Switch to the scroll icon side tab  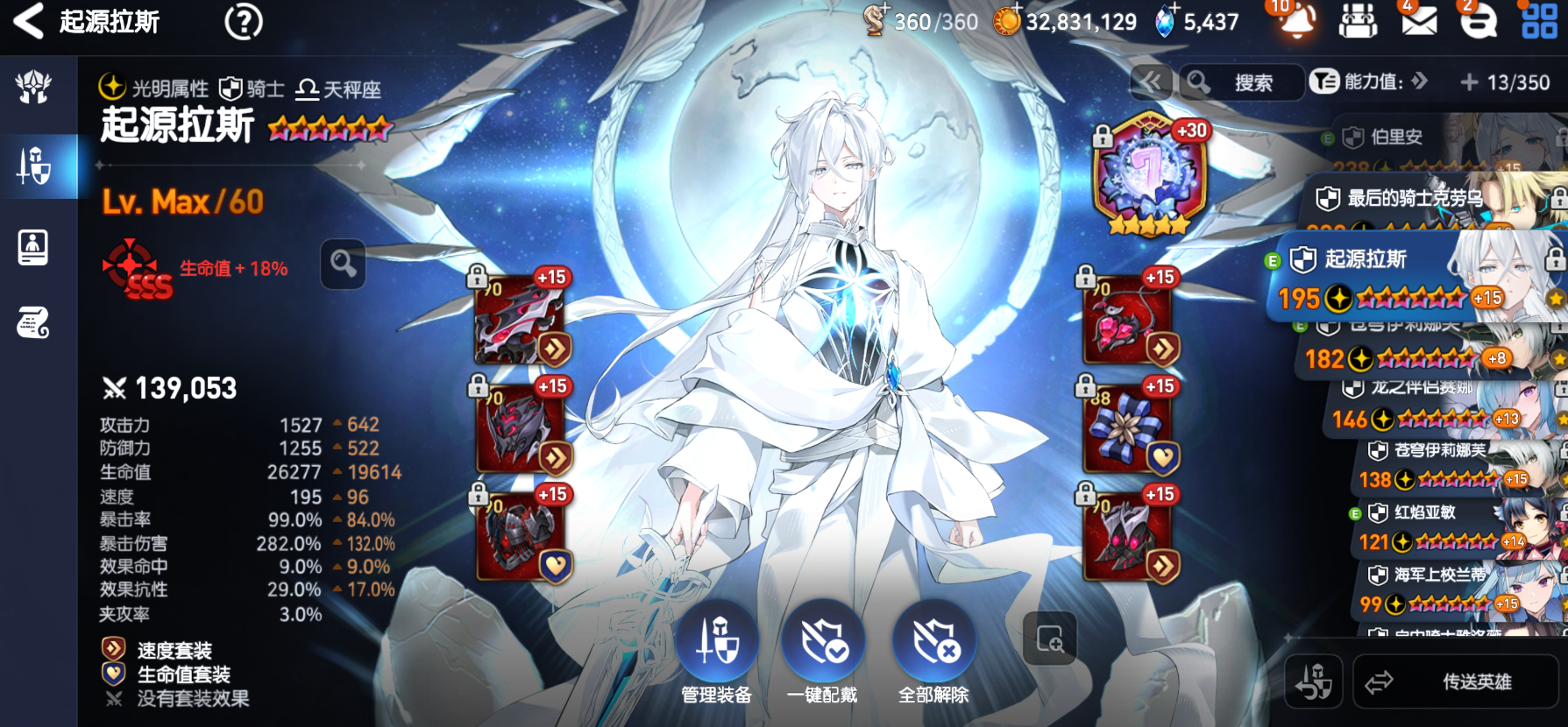33,322
